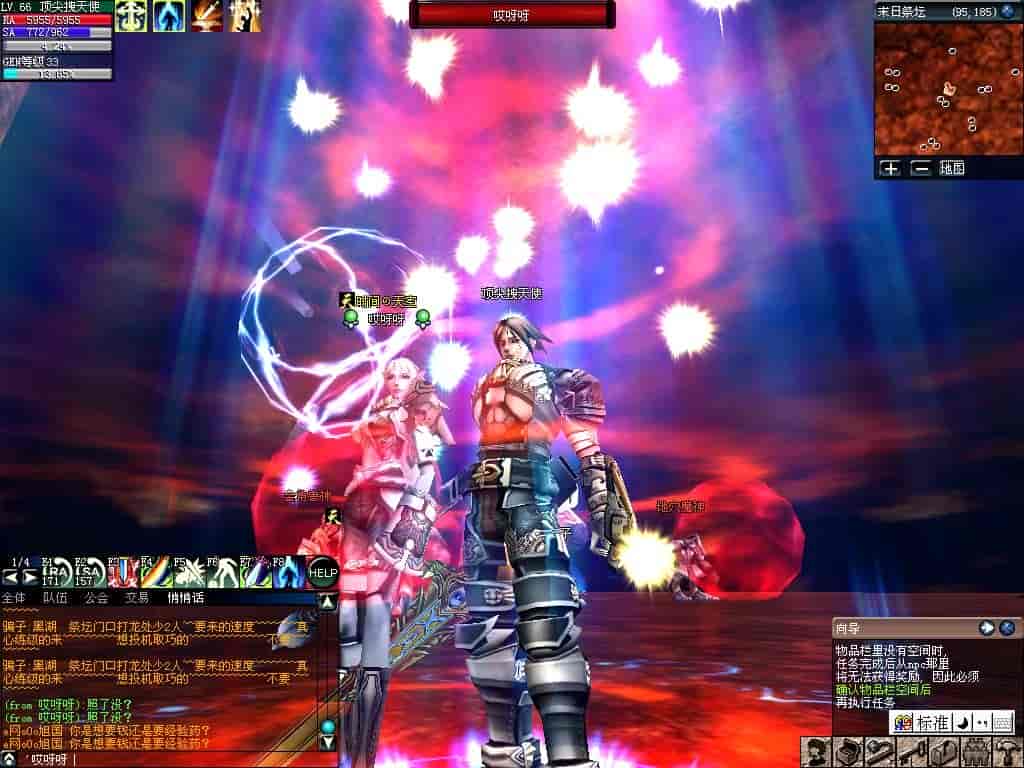
Task: Activate the F8 blue flame aura skill
Action: point(288,572)
